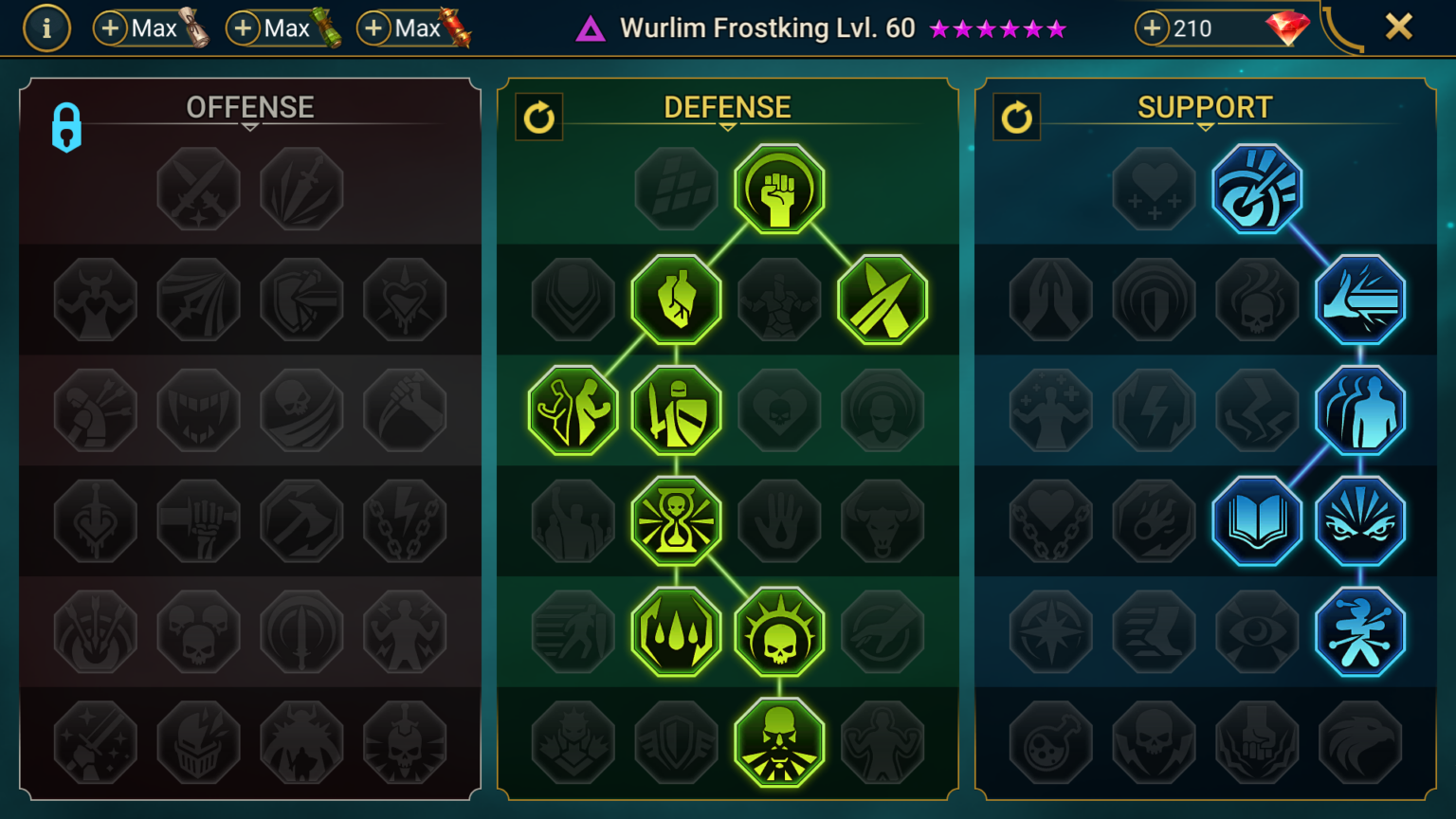1456x819 pixels.
Task: Select the blue silhouette figures Support mastery
Action: (1360, 410)
